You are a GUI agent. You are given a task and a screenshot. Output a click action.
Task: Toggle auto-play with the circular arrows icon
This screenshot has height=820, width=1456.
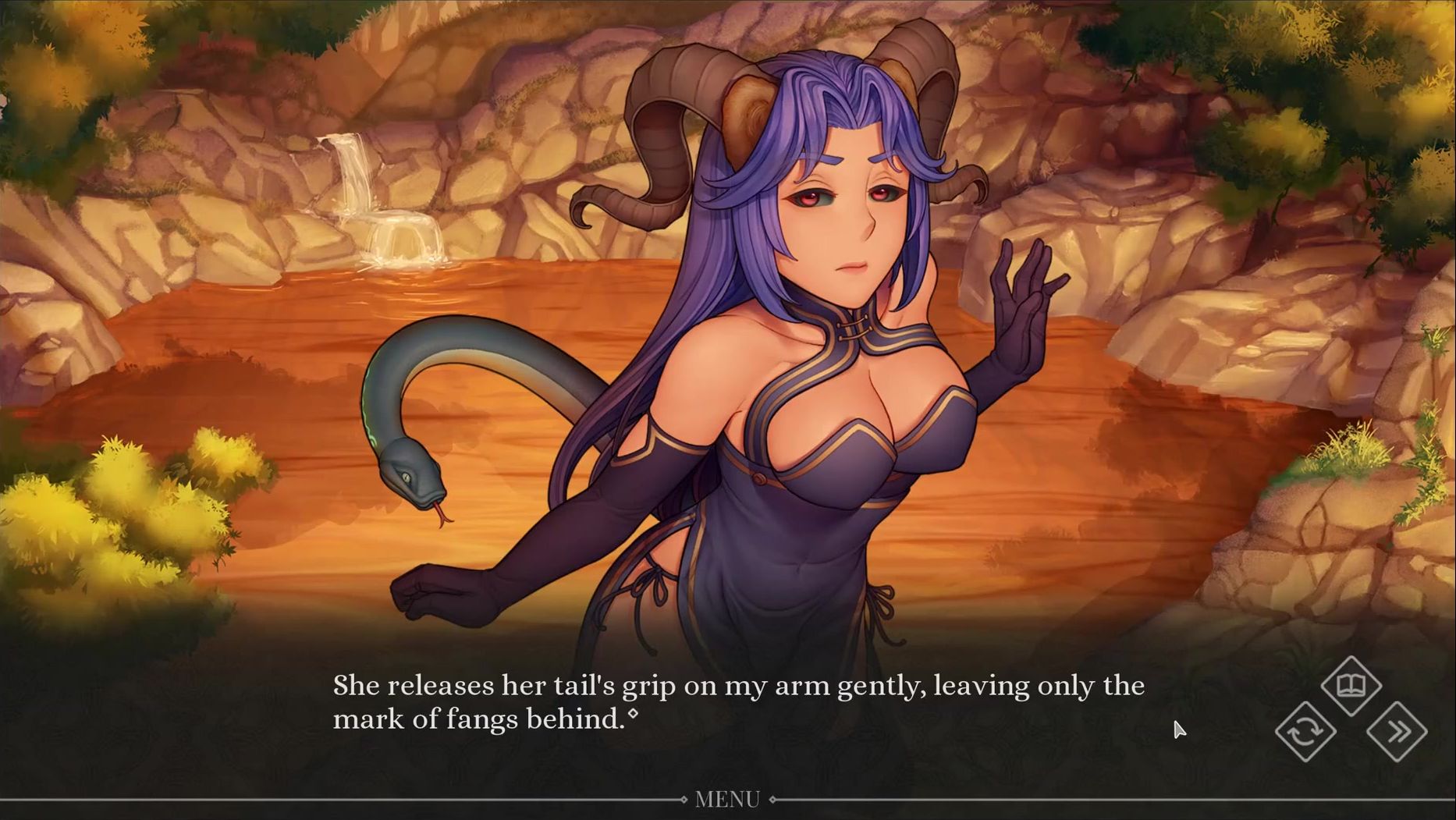pos(1305,732)
